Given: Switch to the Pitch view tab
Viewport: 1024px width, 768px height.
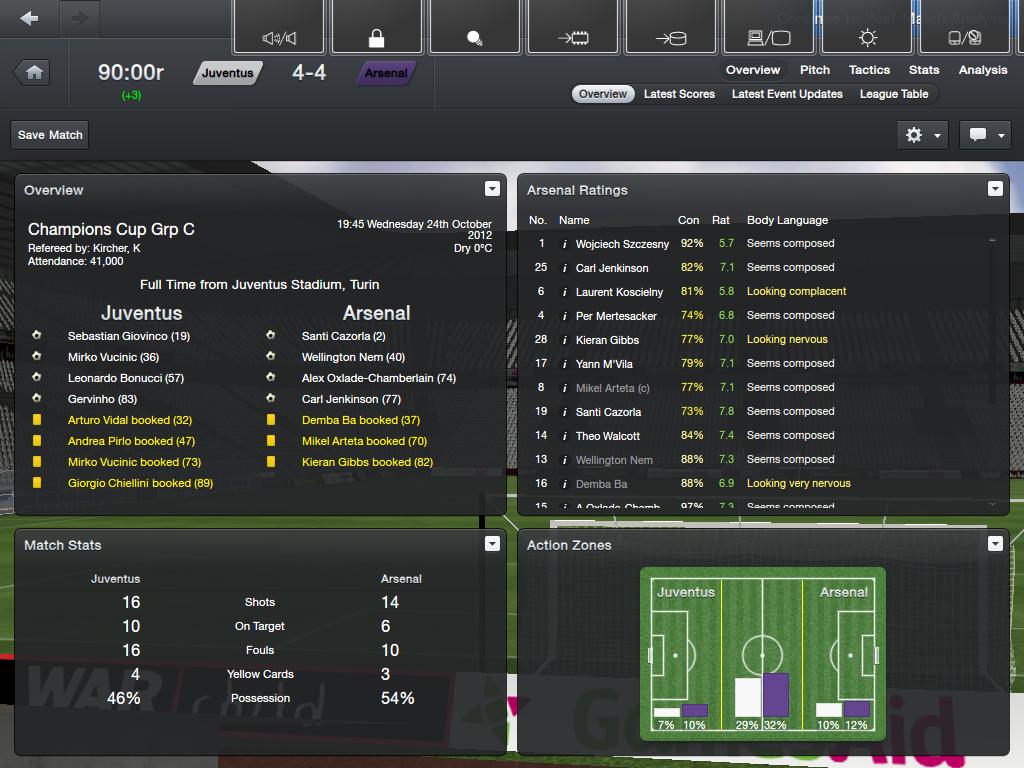Looking at the screenshot, I should [815, 70].
